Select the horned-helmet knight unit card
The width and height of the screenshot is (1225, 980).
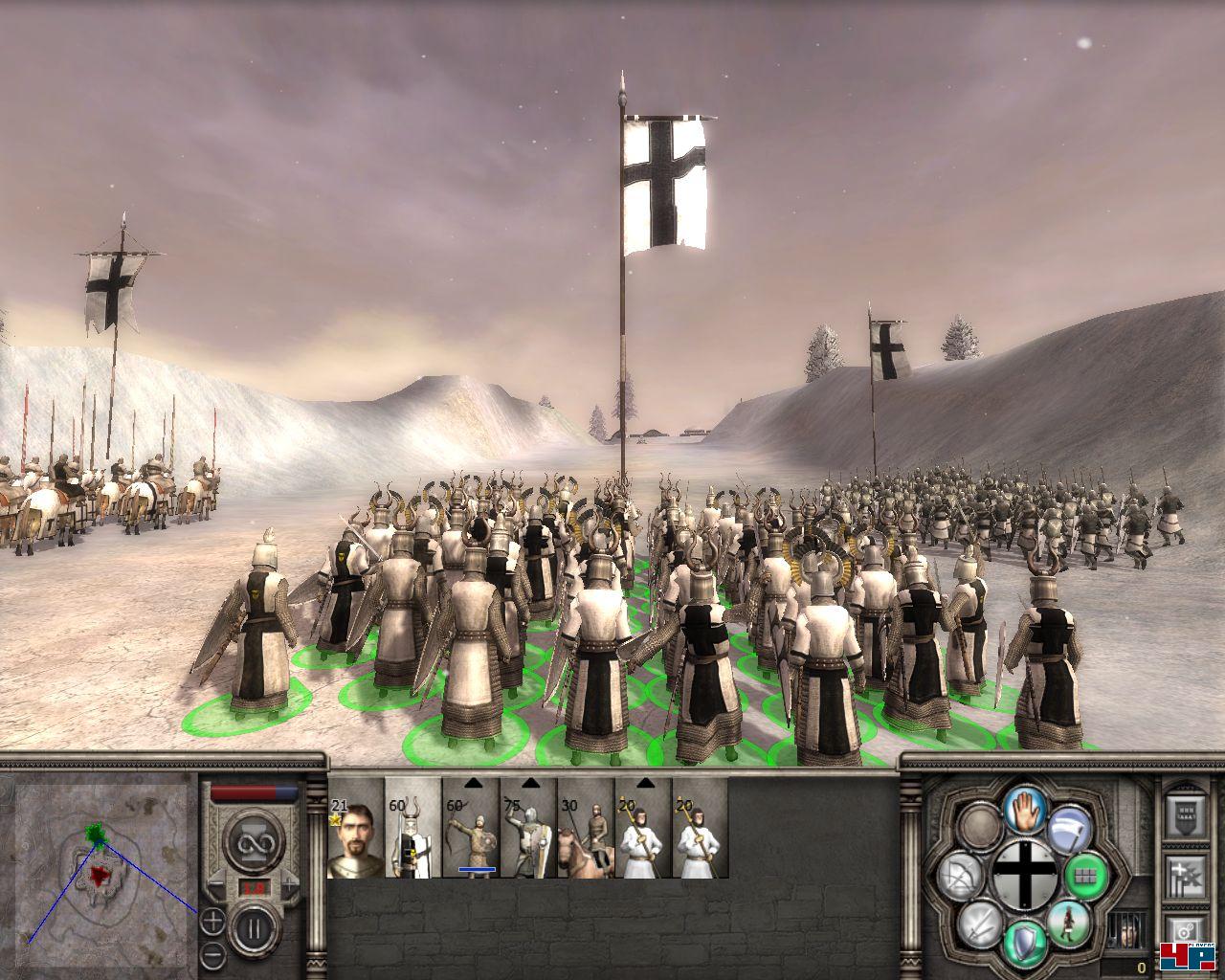(412, 829)
